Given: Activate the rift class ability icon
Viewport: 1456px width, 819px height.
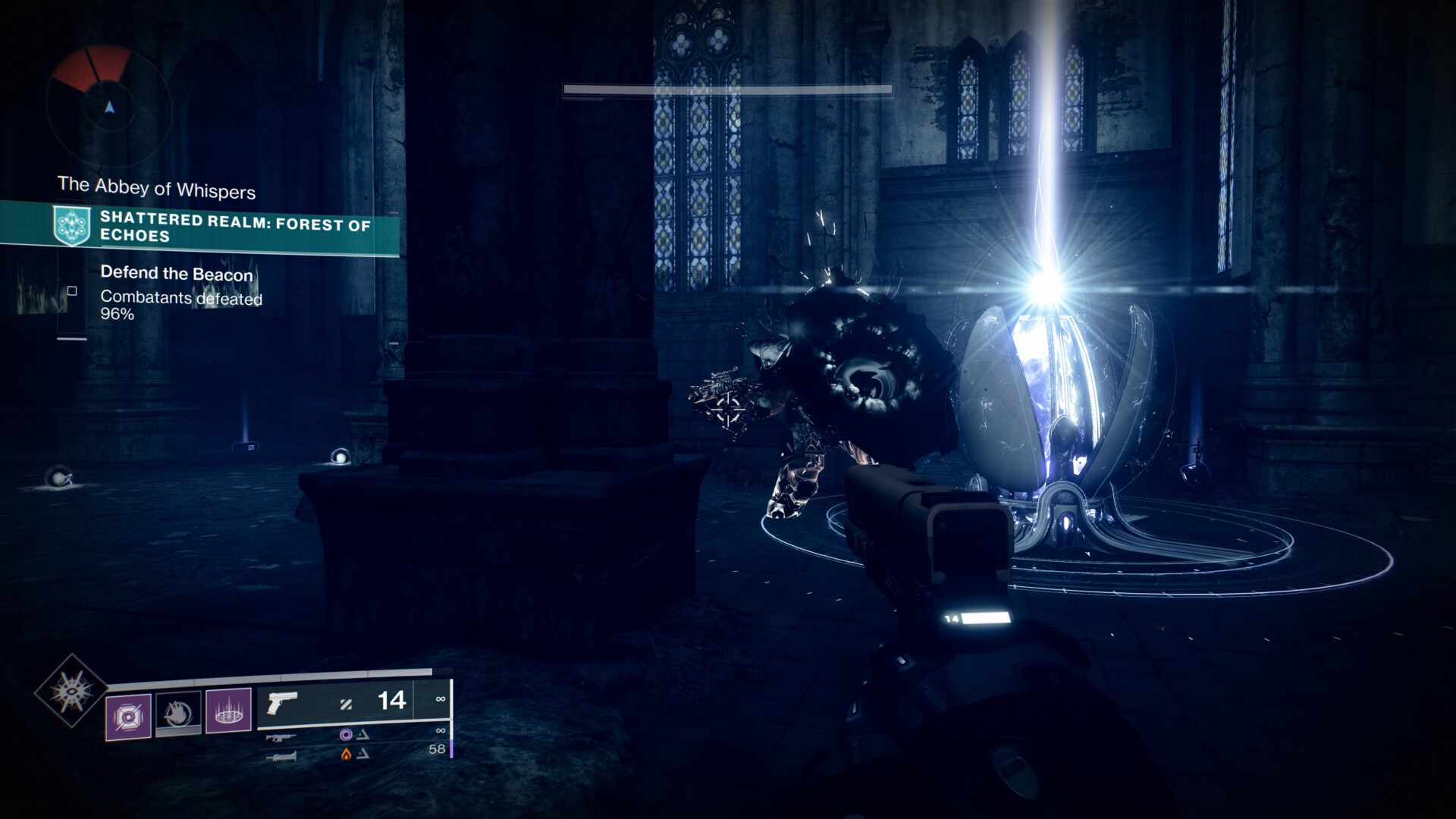Looking at the screenshot, I should pos(228,711).
